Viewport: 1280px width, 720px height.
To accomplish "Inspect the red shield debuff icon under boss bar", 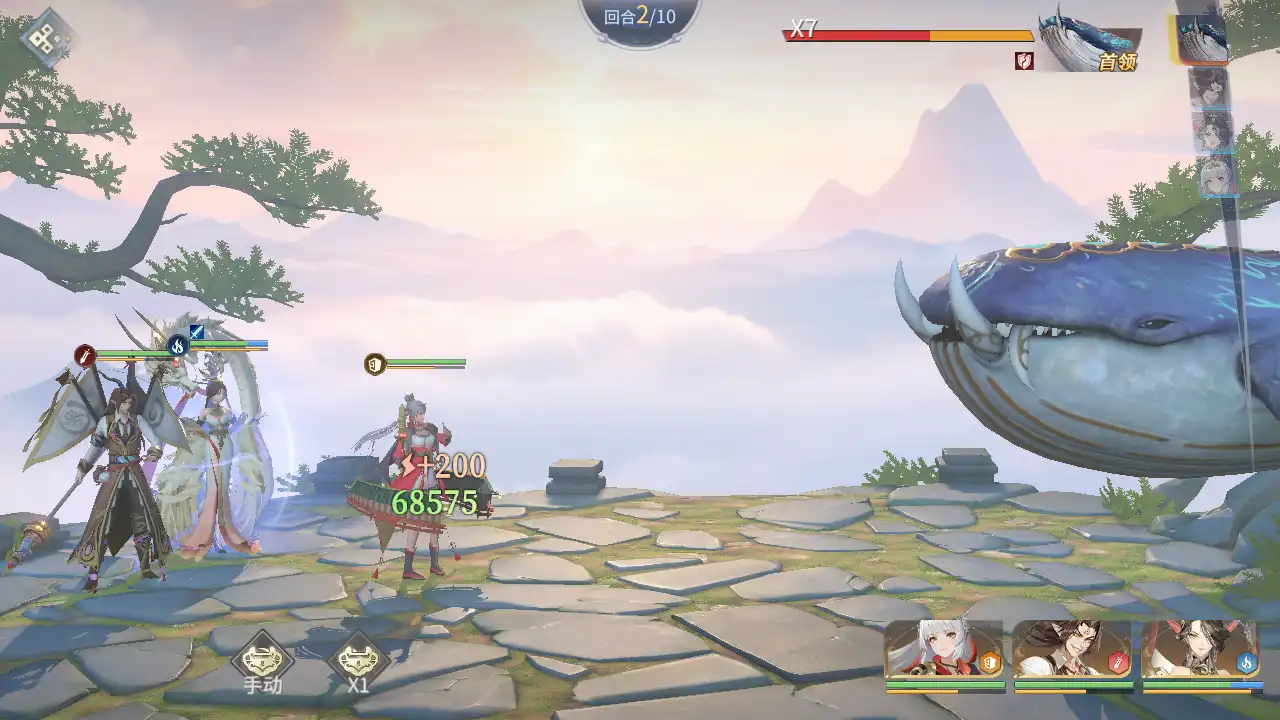I will coord(1024,61).
